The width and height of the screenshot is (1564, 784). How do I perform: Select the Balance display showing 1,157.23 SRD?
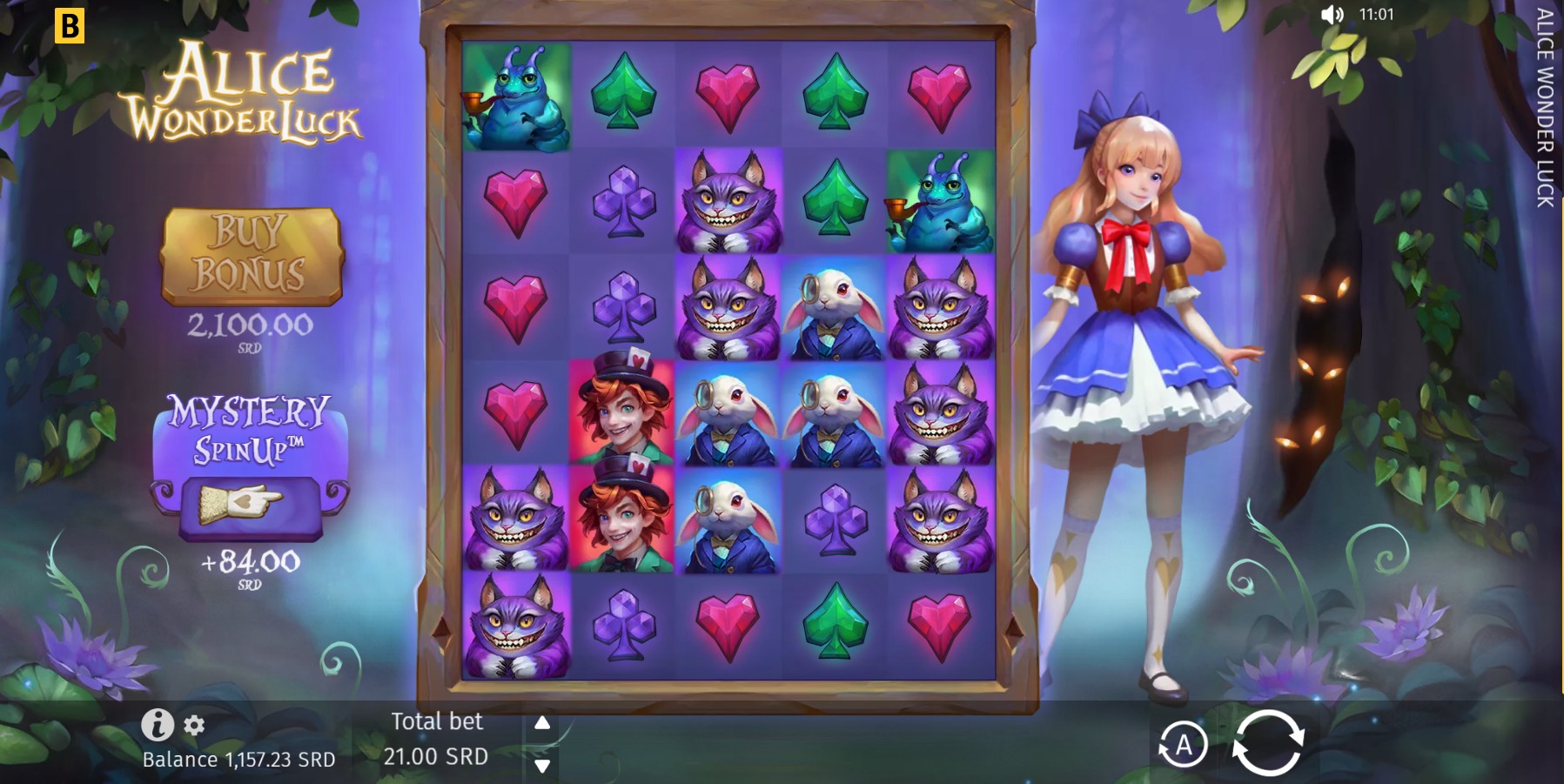237,758
